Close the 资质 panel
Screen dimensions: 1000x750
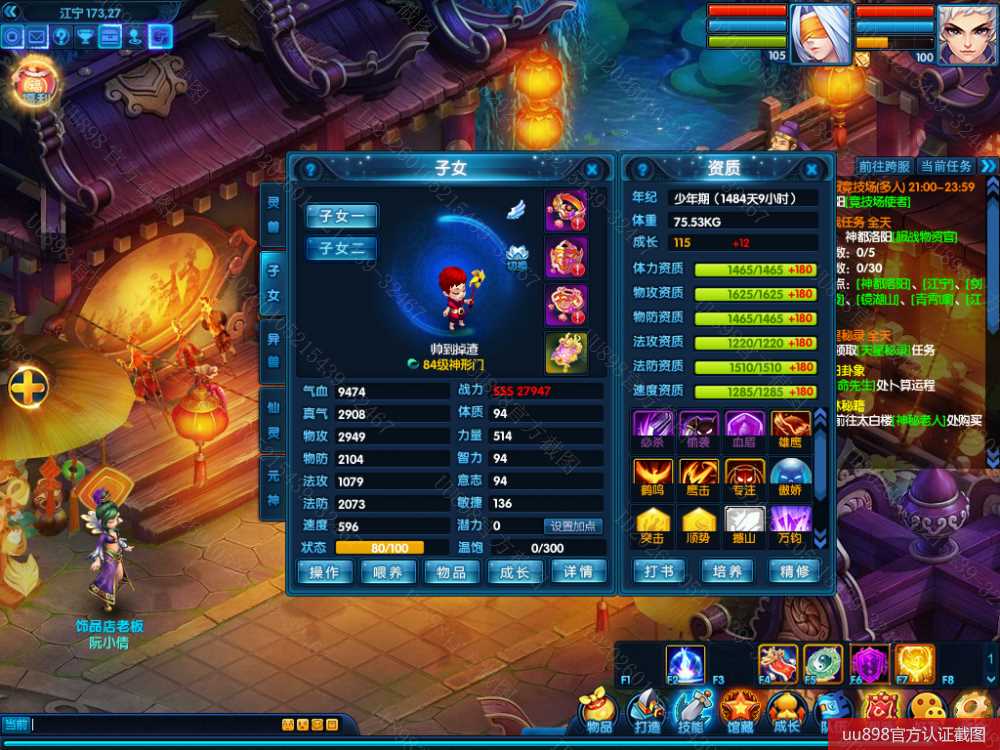click(812, 170)
